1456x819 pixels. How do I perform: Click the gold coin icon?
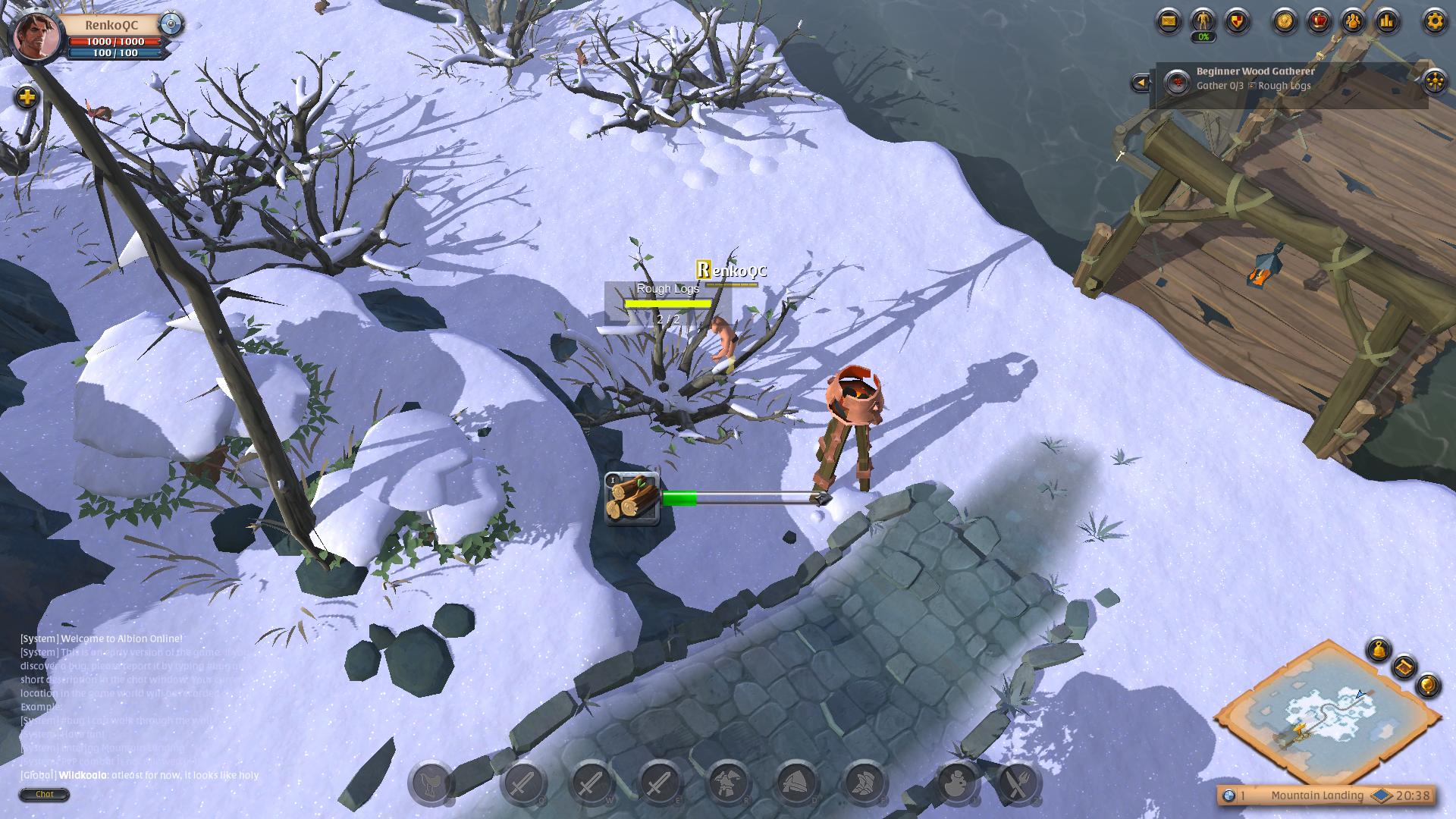(1285, 21)
